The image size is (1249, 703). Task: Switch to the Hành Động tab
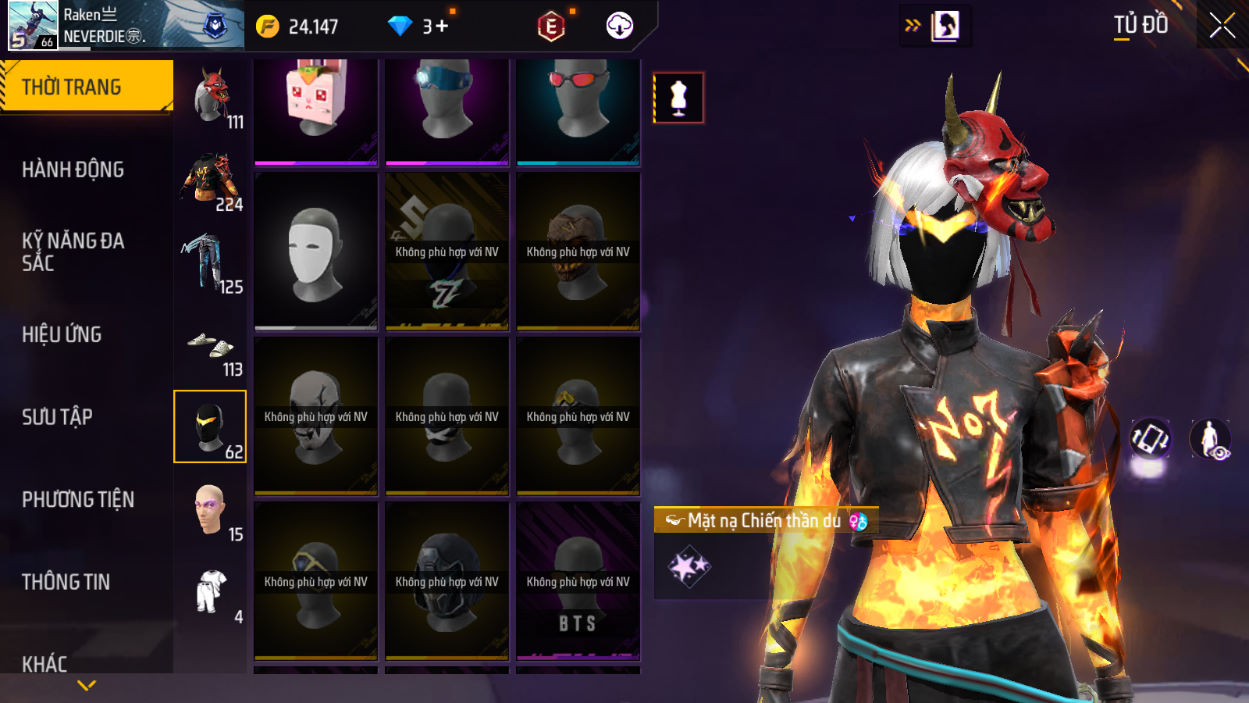[x=73, y=170]
